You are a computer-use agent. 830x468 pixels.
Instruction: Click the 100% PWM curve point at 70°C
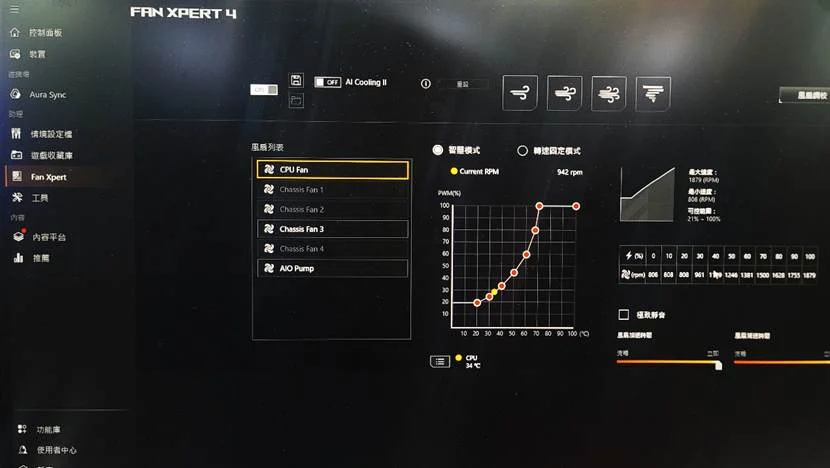(x=539, y=206)
